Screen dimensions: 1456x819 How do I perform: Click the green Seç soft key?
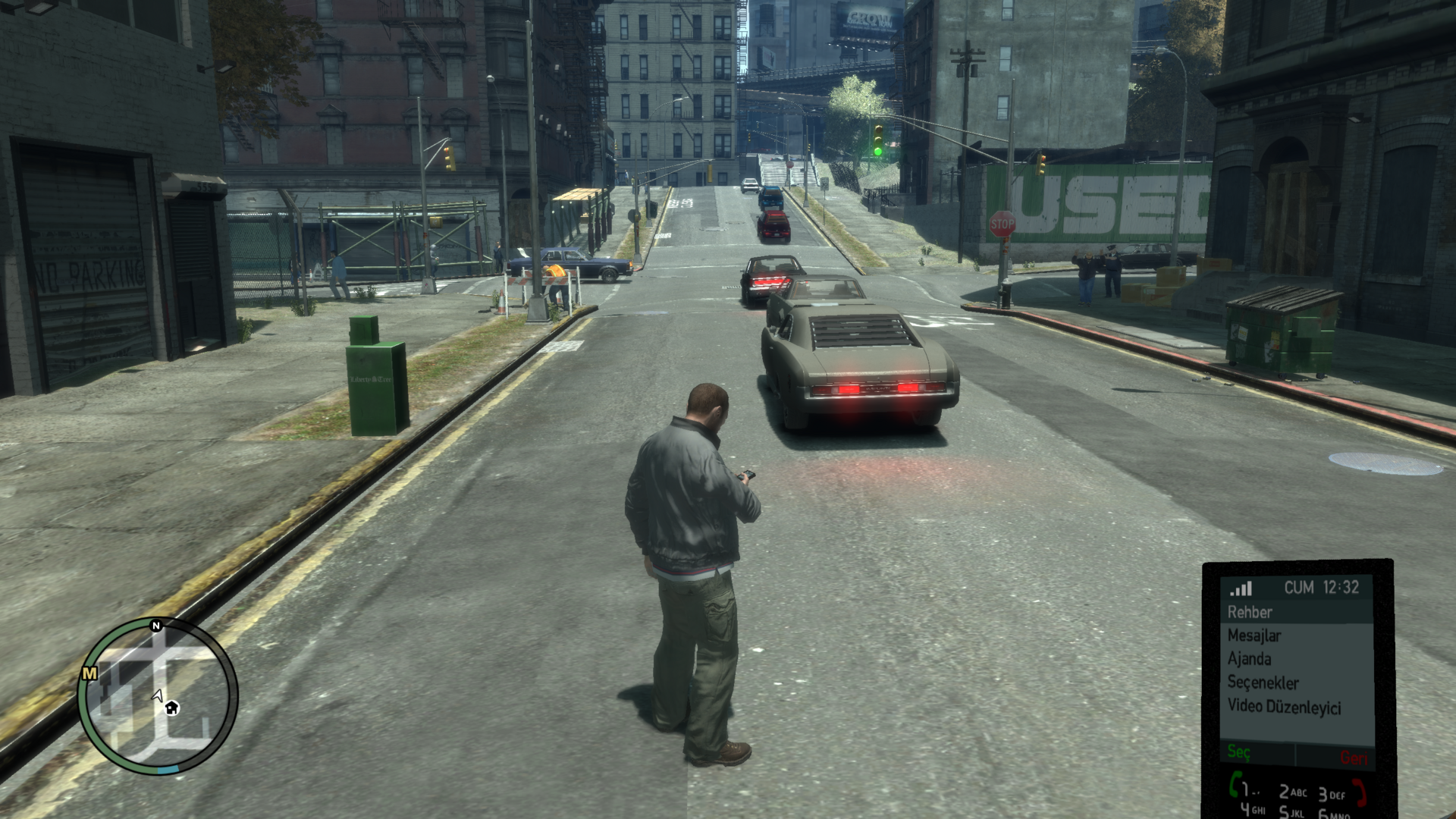(1238, 752)
